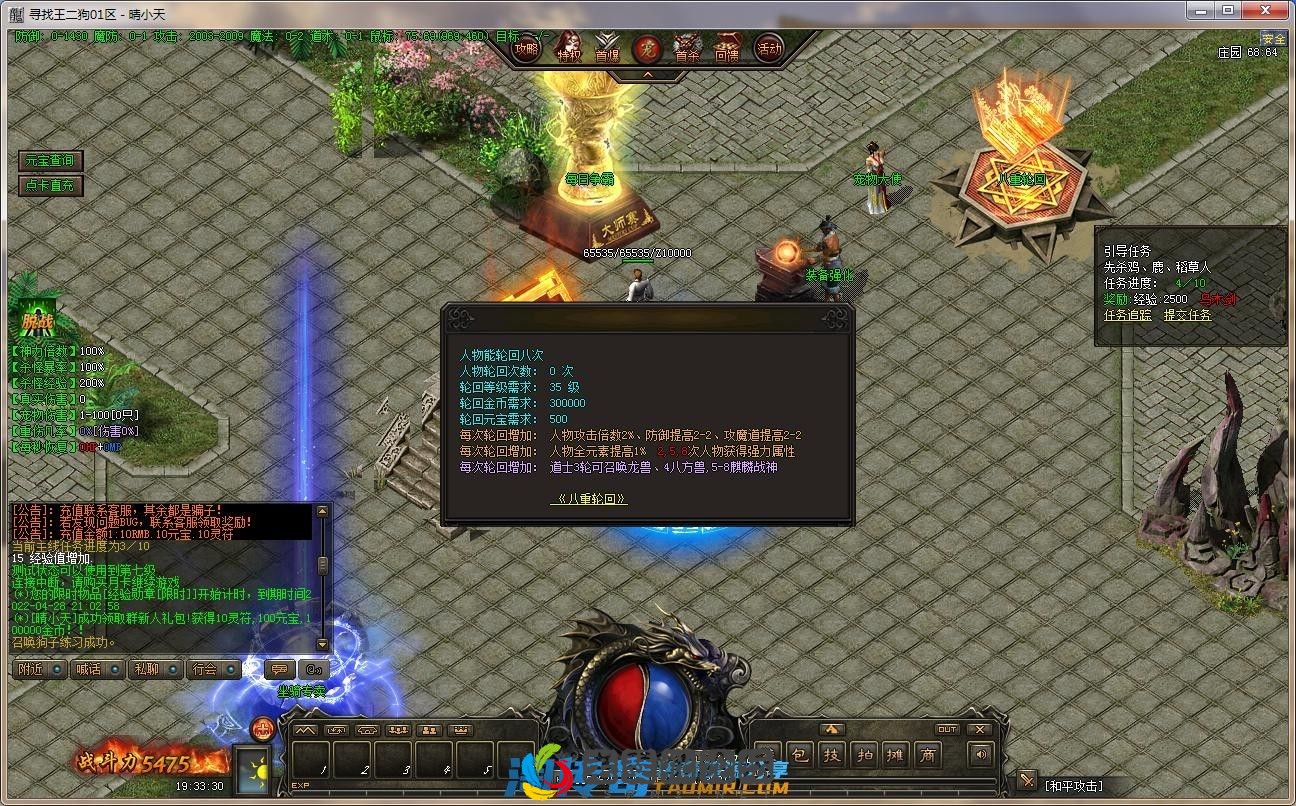Screen dimensions: 1296x806
Task: Open the 首爆 first-drop menu item
Action: pyautogui.click(x=607, y=46)
